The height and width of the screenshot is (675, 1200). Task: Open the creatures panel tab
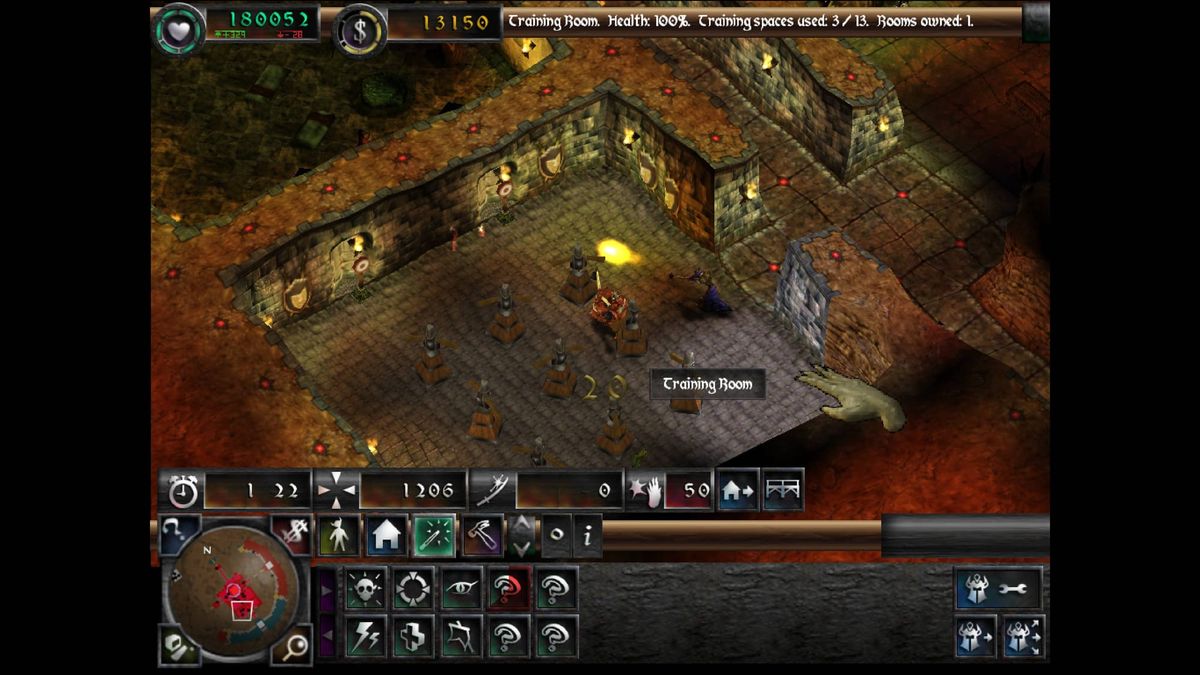(x=339, y=536)
